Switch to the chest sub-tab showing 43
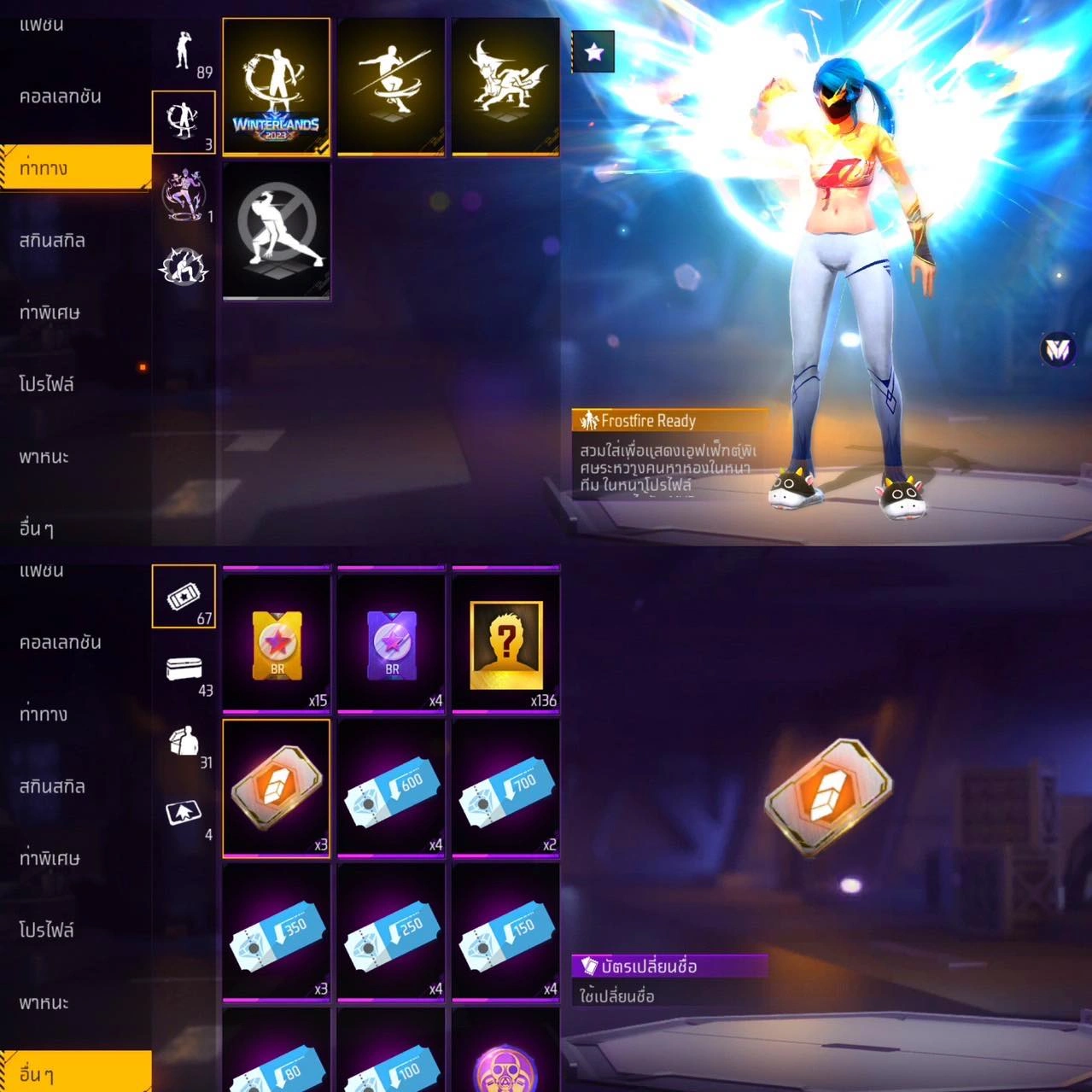Screen dimensions: 1092x1092 click(184, 670)
